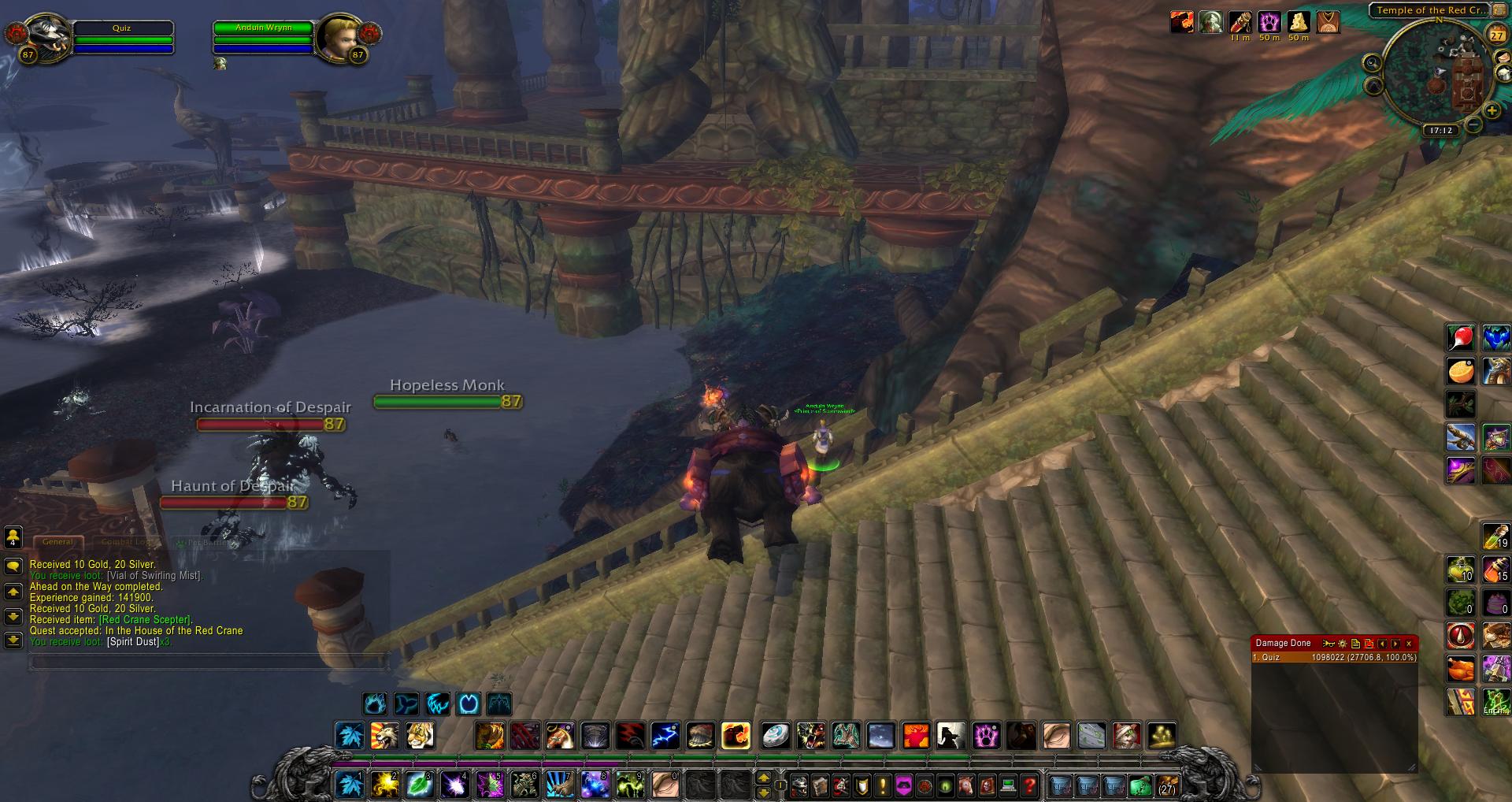Close the Damage Done meter window
1512x802 pixels.
click(1409, 644)
